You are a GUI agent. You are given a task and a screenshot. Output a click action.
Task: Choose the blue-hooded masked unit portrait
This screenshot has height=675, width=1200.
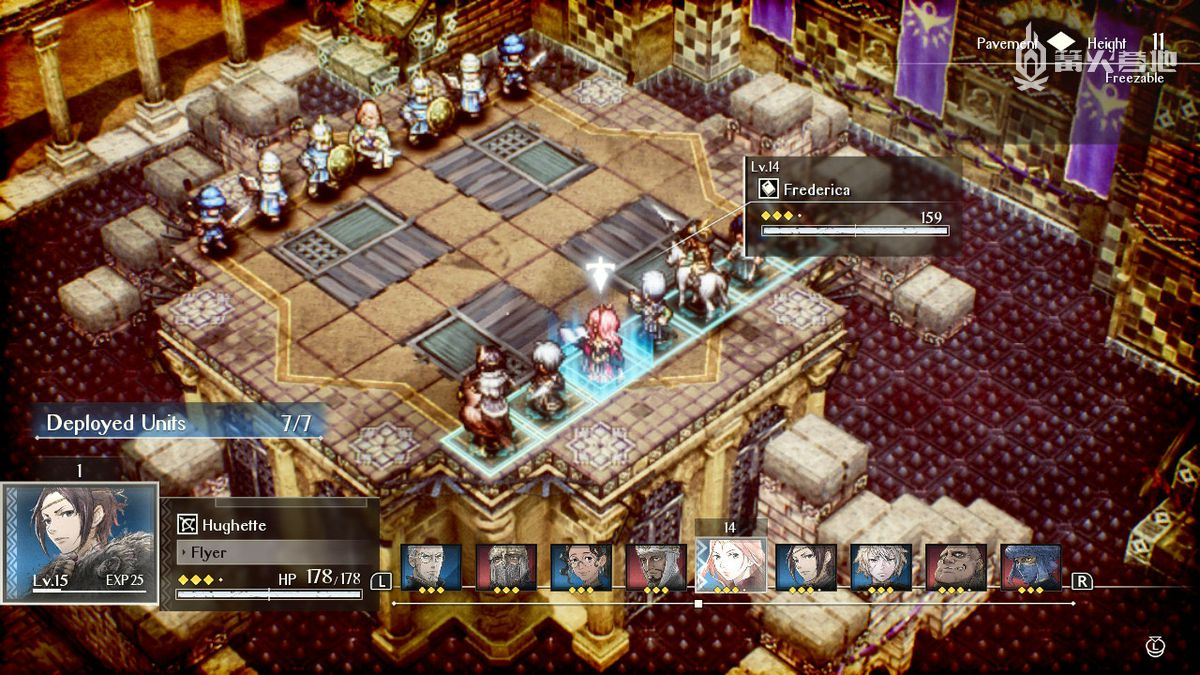click(x=1031, y=567)
